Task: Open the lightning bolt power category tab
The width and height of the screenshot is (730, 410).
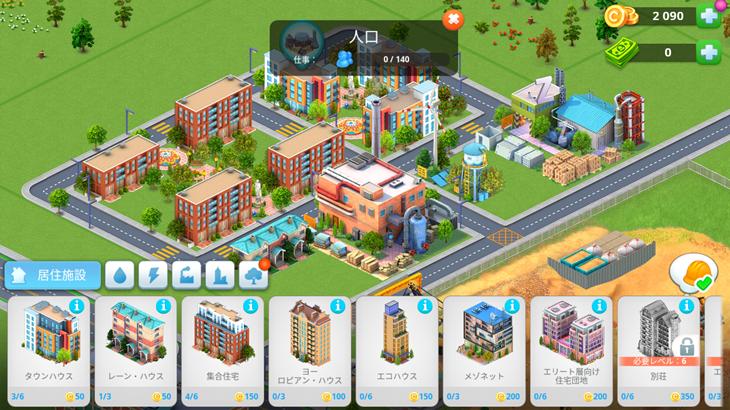Action: coord(152,275)
